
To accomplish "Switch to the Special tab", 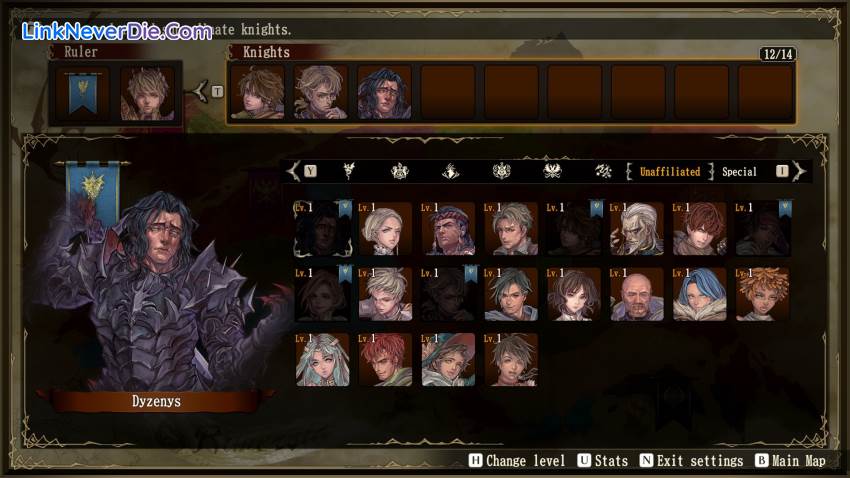I will pyautogui.click(x=739, y=172).
